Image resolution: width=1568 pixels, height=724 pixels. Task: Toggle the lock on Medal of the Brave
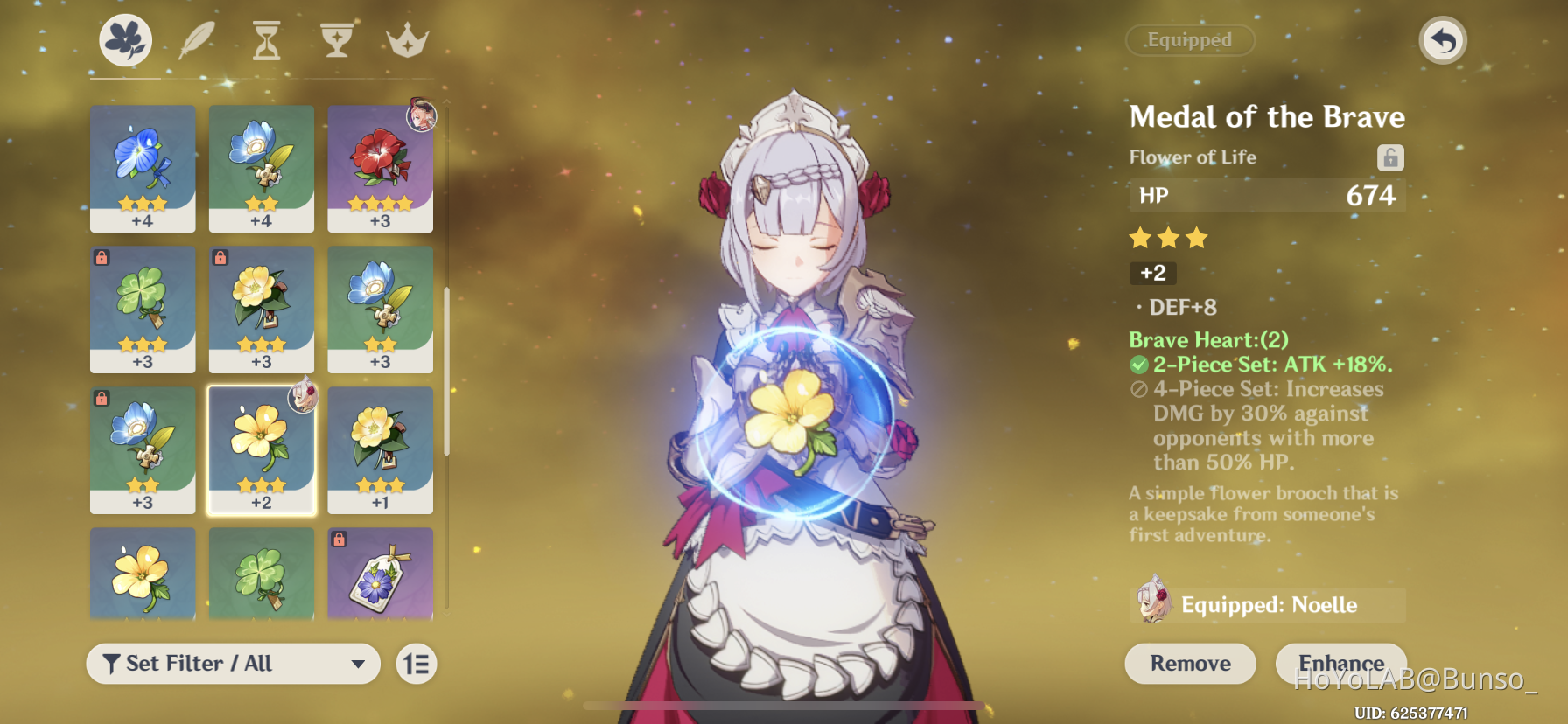[1391, 158]
